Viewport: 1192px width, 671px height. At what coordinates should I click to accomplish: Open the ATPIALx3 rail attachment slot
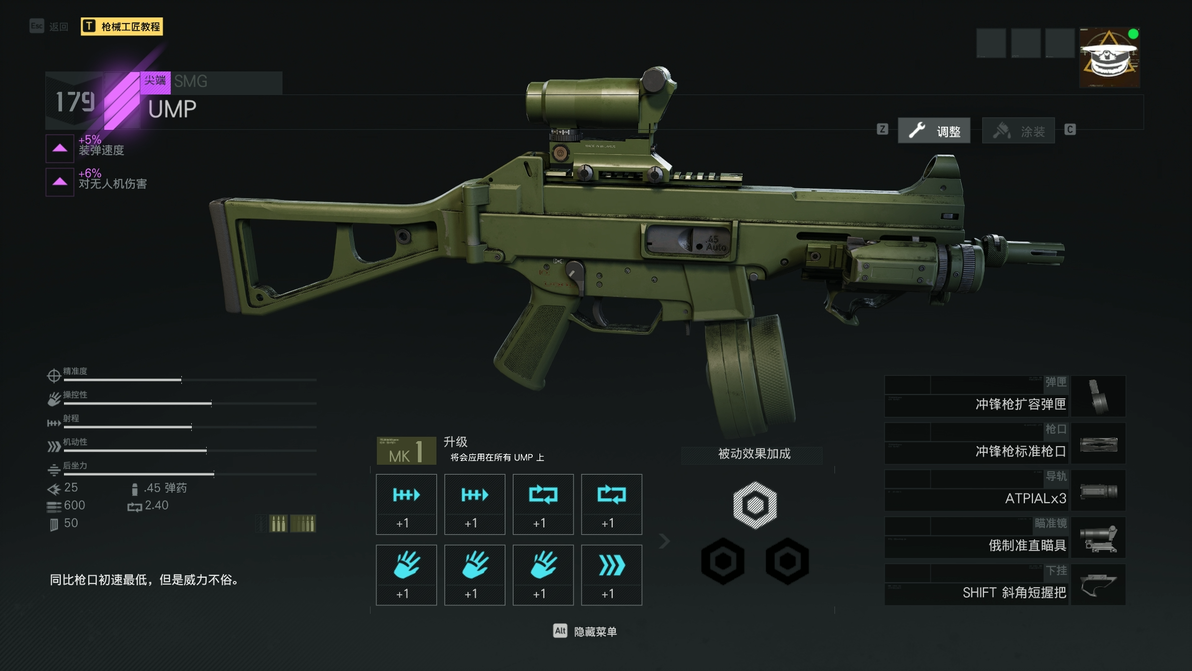[x=1004, y=491]
